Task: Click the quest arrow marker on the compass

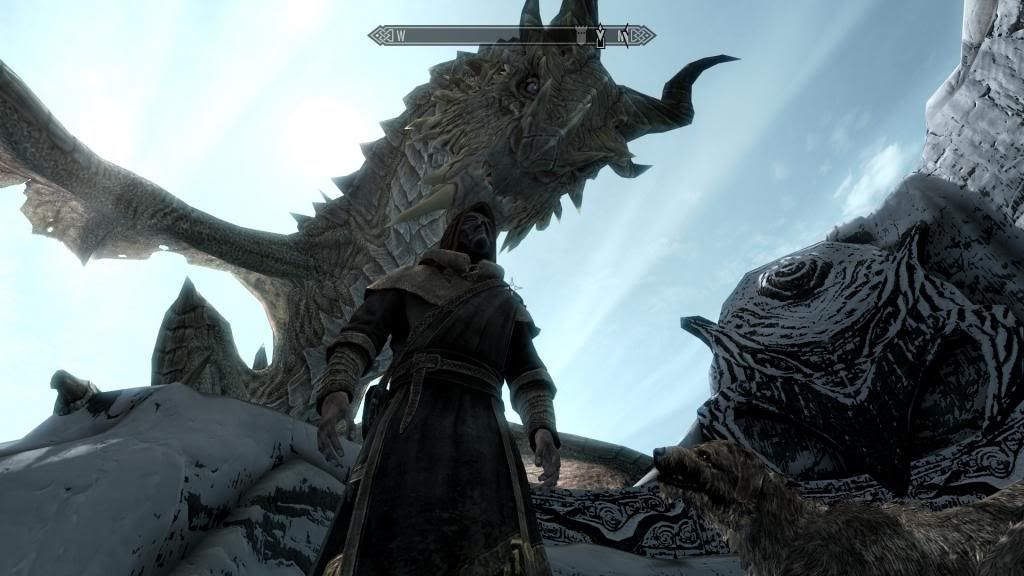Action: [x=600, y=37]
